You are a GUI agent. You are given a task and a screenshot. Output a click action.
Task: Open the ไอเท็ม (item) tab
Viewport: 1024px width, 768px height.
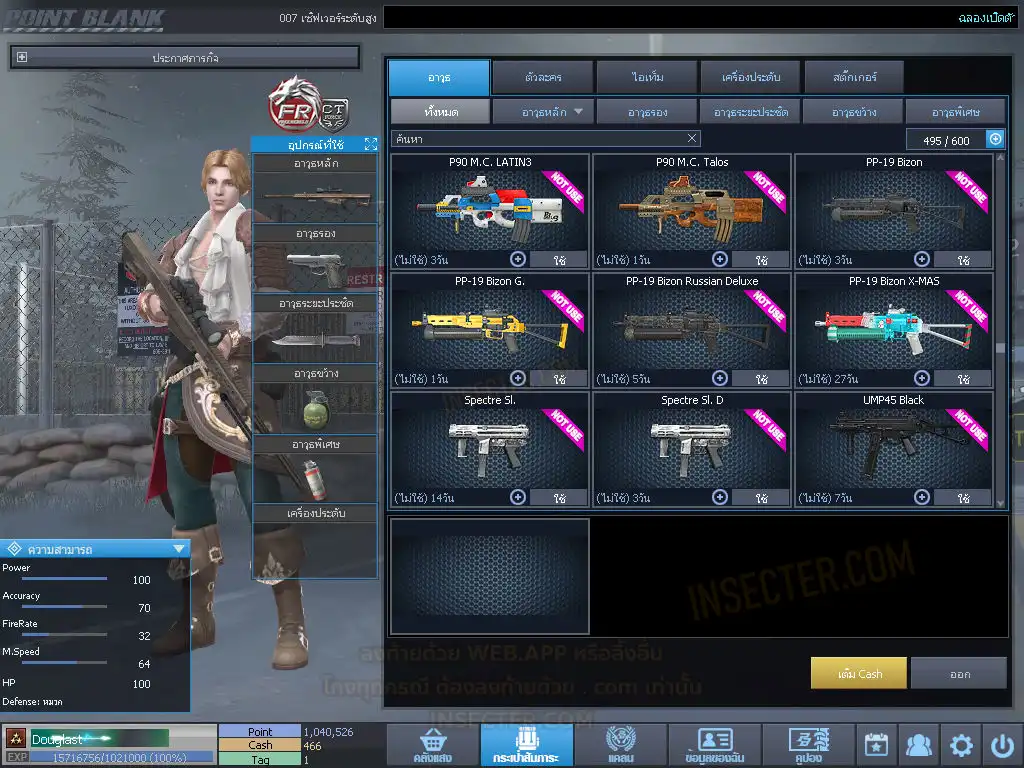point(647,77)
